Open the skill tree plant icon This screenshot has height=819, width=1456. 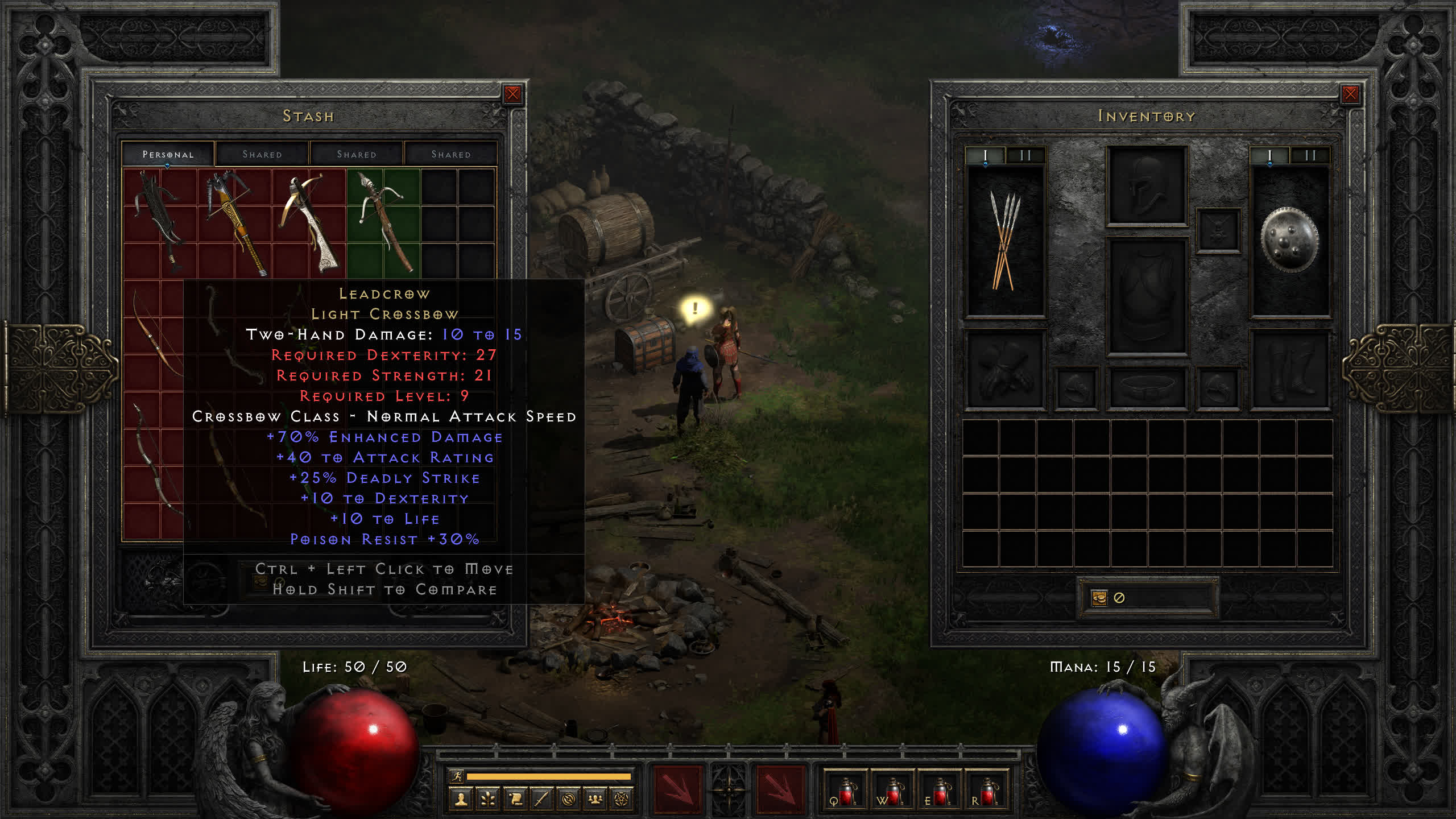coord(488,800)
